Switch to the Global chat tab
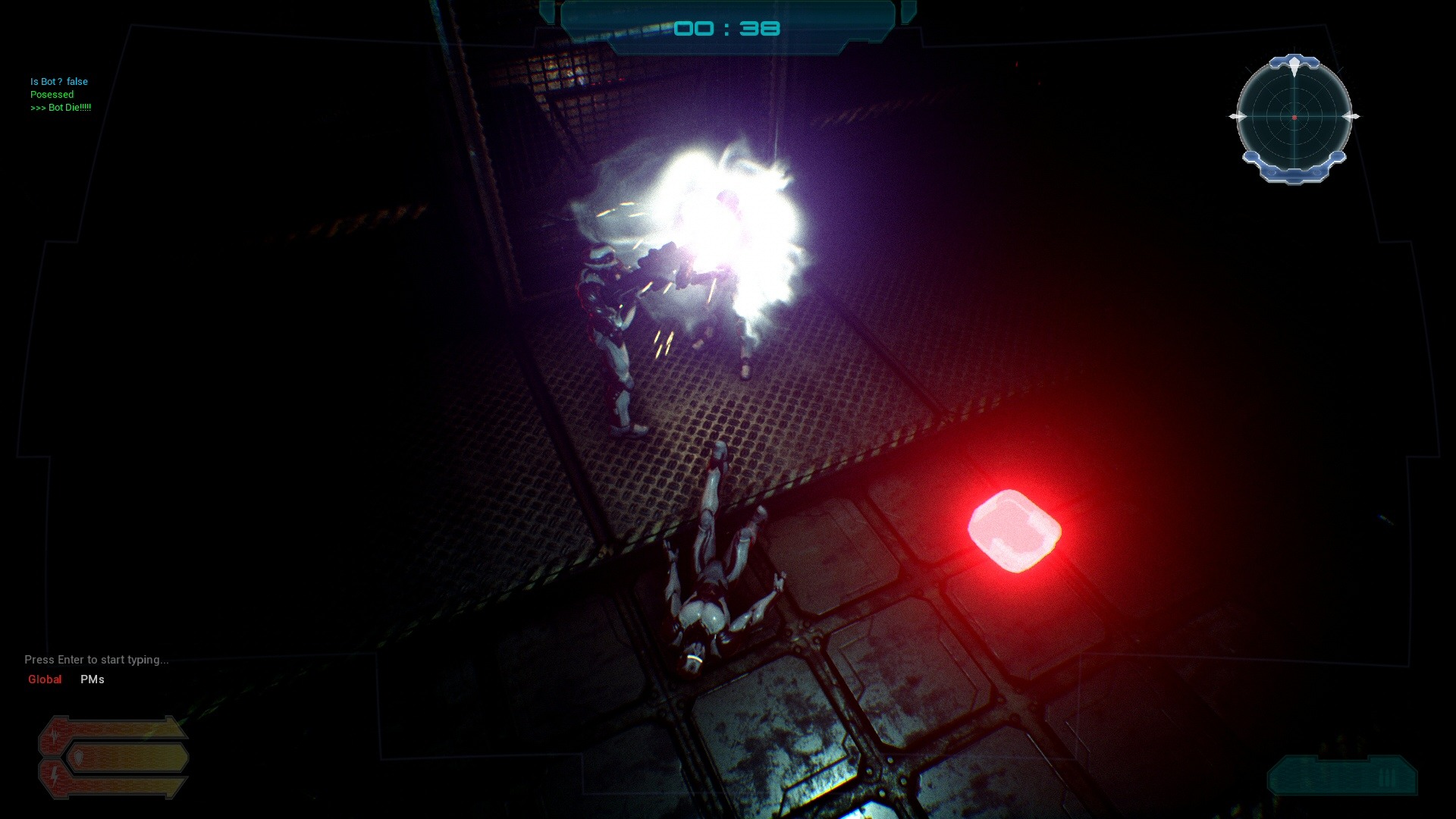 45,679
